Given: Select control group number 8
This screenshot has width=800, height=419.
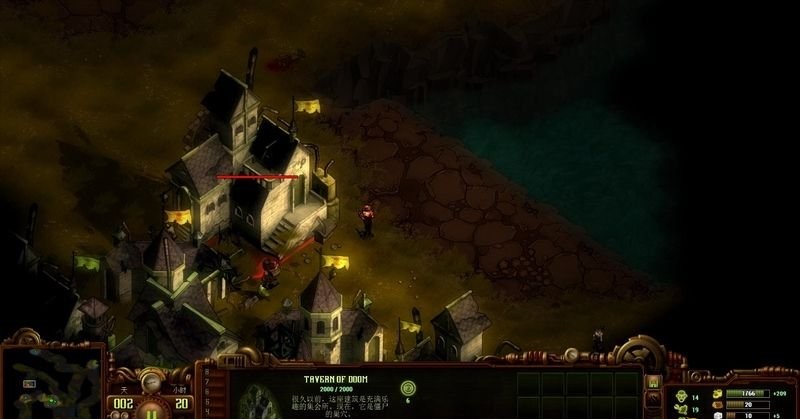Looking at the screenshot, I should pyautogui.click(x=207, y=370).
